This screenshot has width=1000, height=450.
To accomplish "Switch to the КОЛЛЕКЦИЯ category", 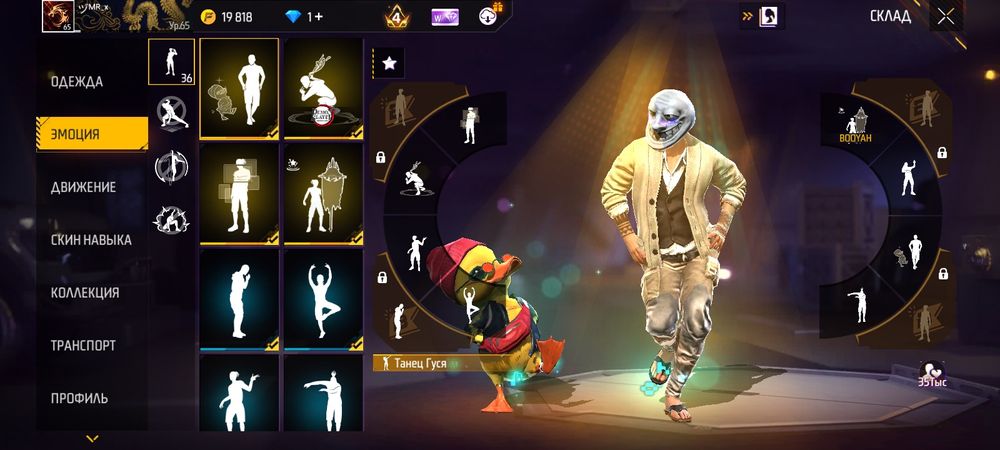I will (85, 293).
